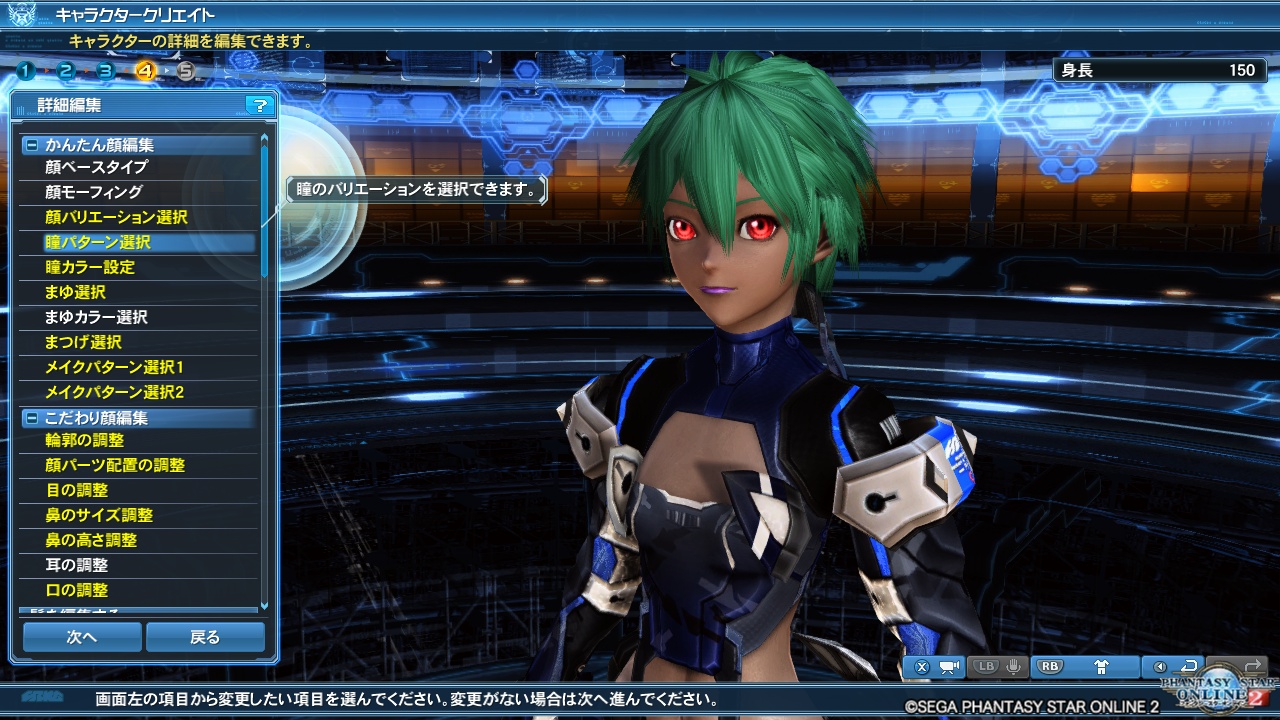This screenshot has width=1280, height=720.
Task: Choose 耳の調整 ear adjustment
Action: point(77,565)
